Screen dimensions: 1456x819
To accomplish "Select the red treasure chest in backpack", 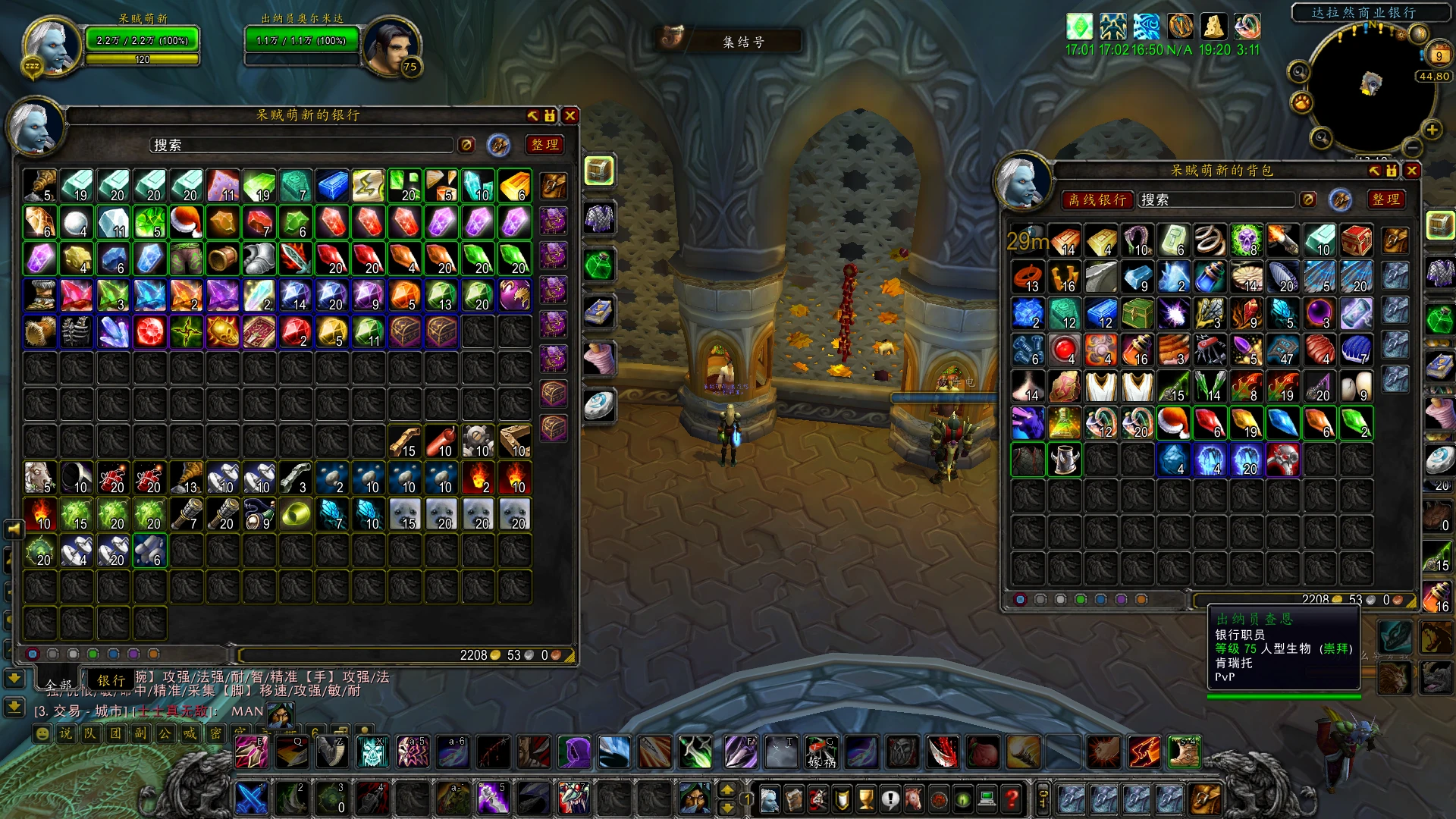I will pos(1356,240).
